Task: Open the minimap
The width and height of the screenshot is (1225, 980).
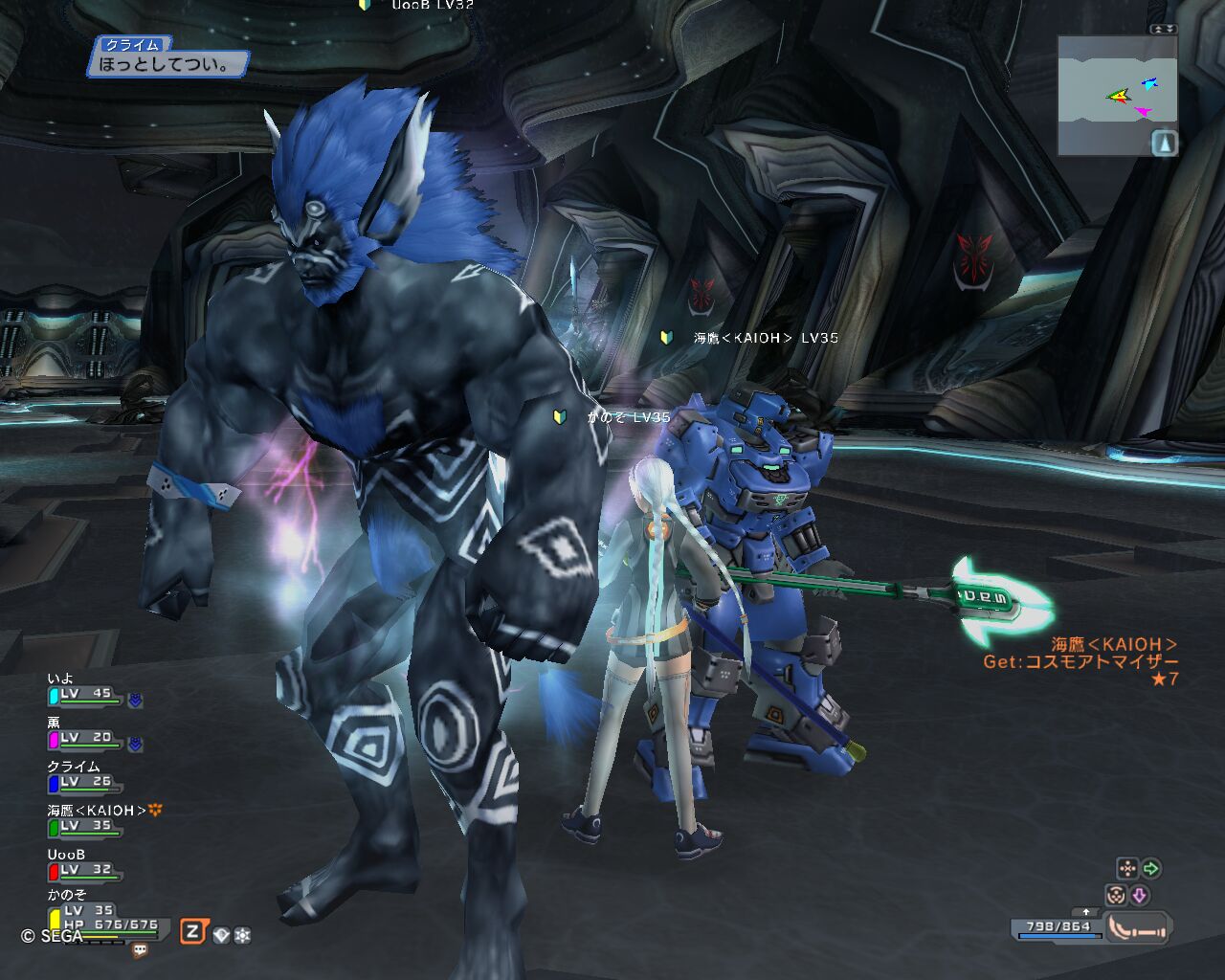Action: tap(1116, 94)
